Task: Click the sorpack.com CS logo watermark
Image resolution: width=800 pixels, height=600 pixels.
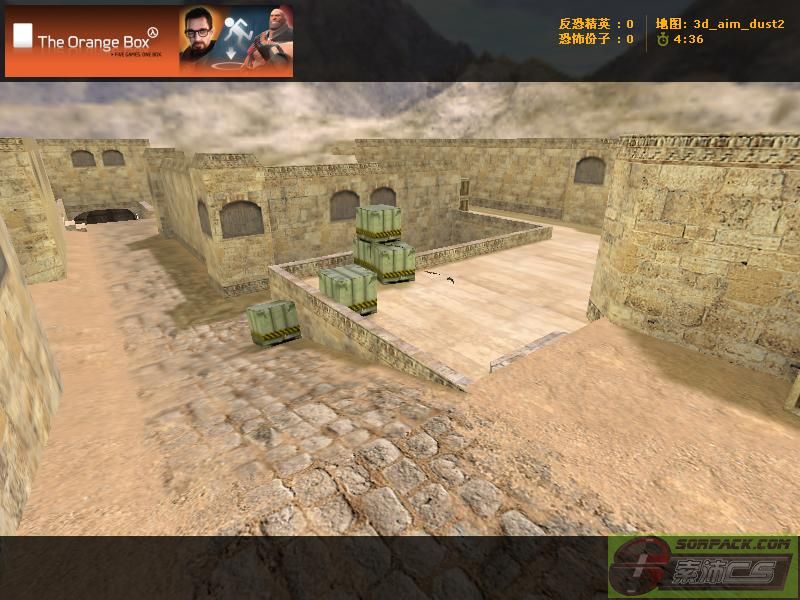Action: tap(702, 567)
